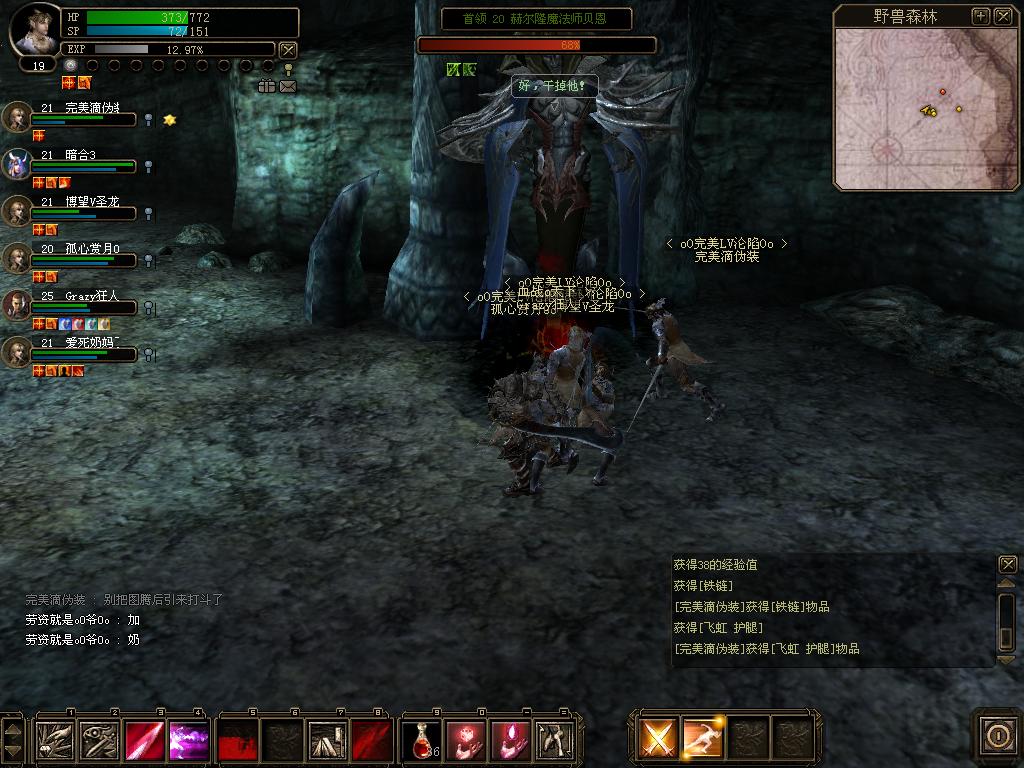
Task: Open the gift box icon
Action: pyautogui.click(x=266, y=86)
